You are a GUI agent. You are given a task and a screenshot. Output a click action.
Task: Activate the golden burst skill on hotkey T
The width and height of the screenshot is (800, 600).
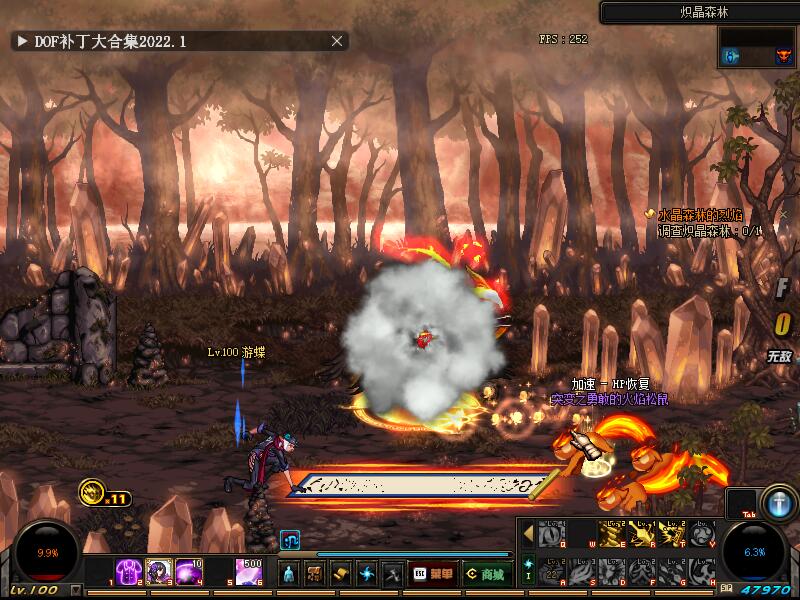click(x=672, y=534)
